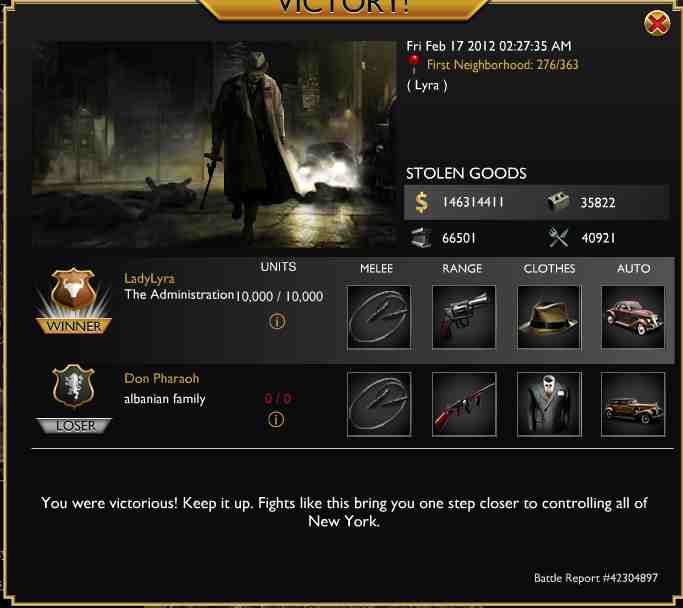Select loser's empty melee slot
The width and height of the screenshot is (683, 608).
(x=378, y=404)
